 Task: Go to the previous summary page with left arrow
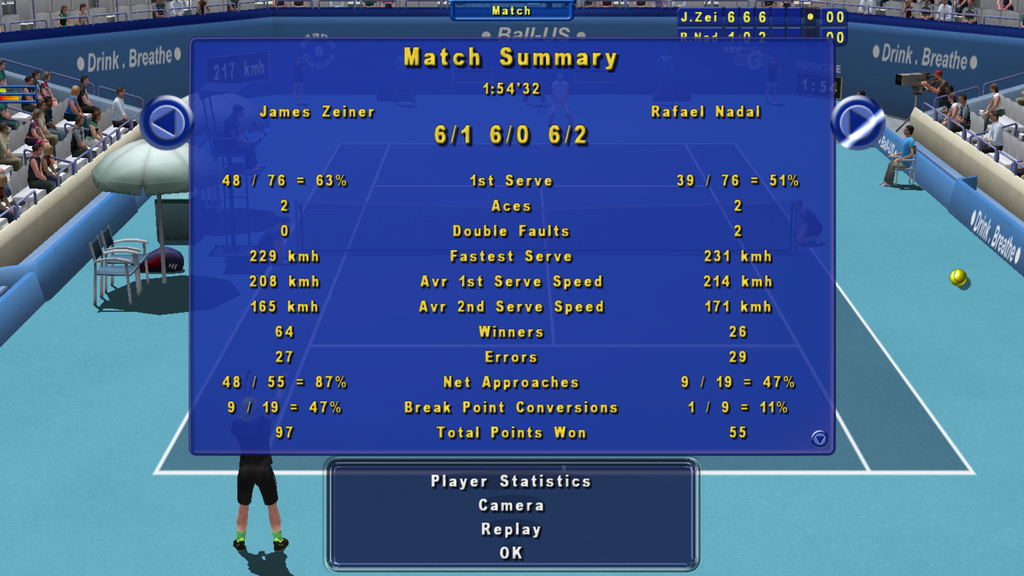(x=166, y=122)
